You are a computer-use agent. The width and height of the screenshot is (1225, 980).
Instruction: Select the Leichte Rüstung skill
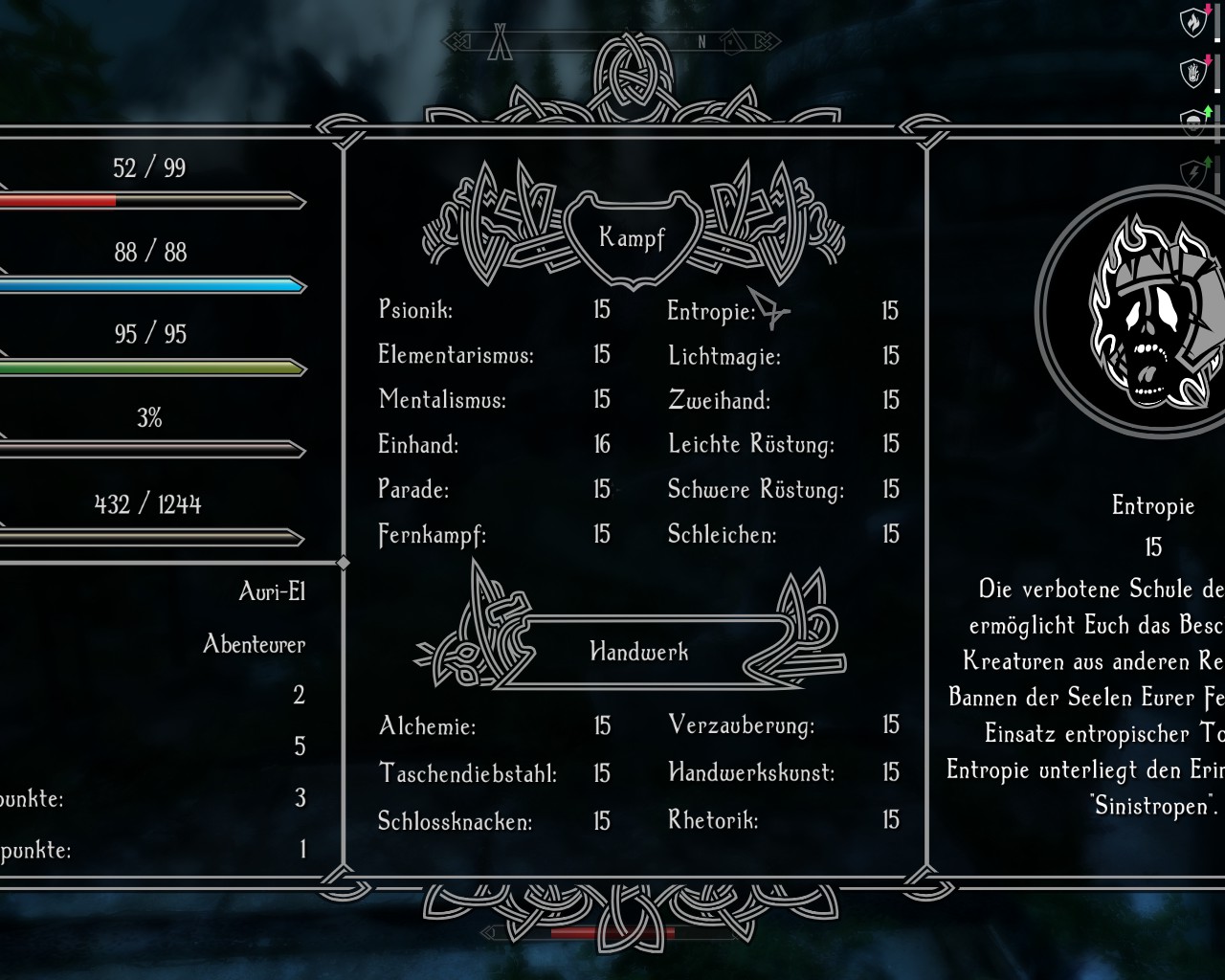(751, 444)
